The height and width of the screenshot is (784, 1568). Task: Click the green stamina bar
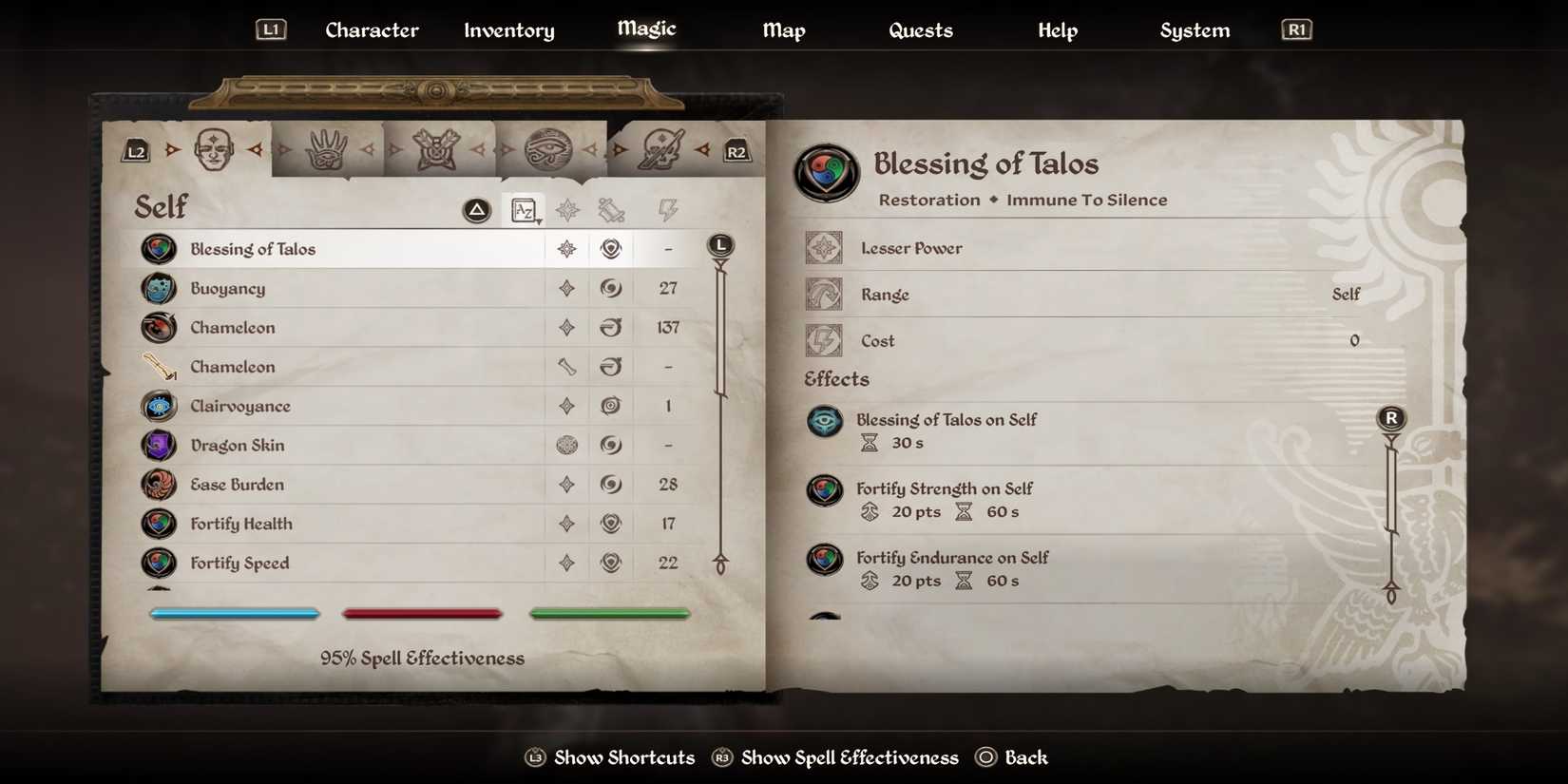(x=610, y=613)
